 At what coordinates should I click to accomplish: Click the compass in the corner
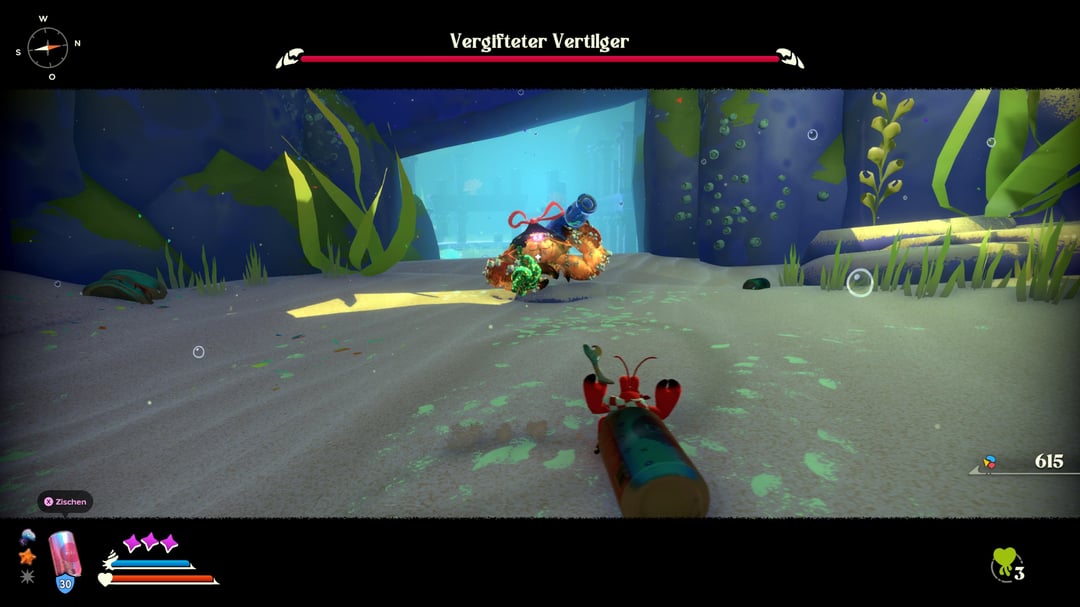[x=47, y=46]
